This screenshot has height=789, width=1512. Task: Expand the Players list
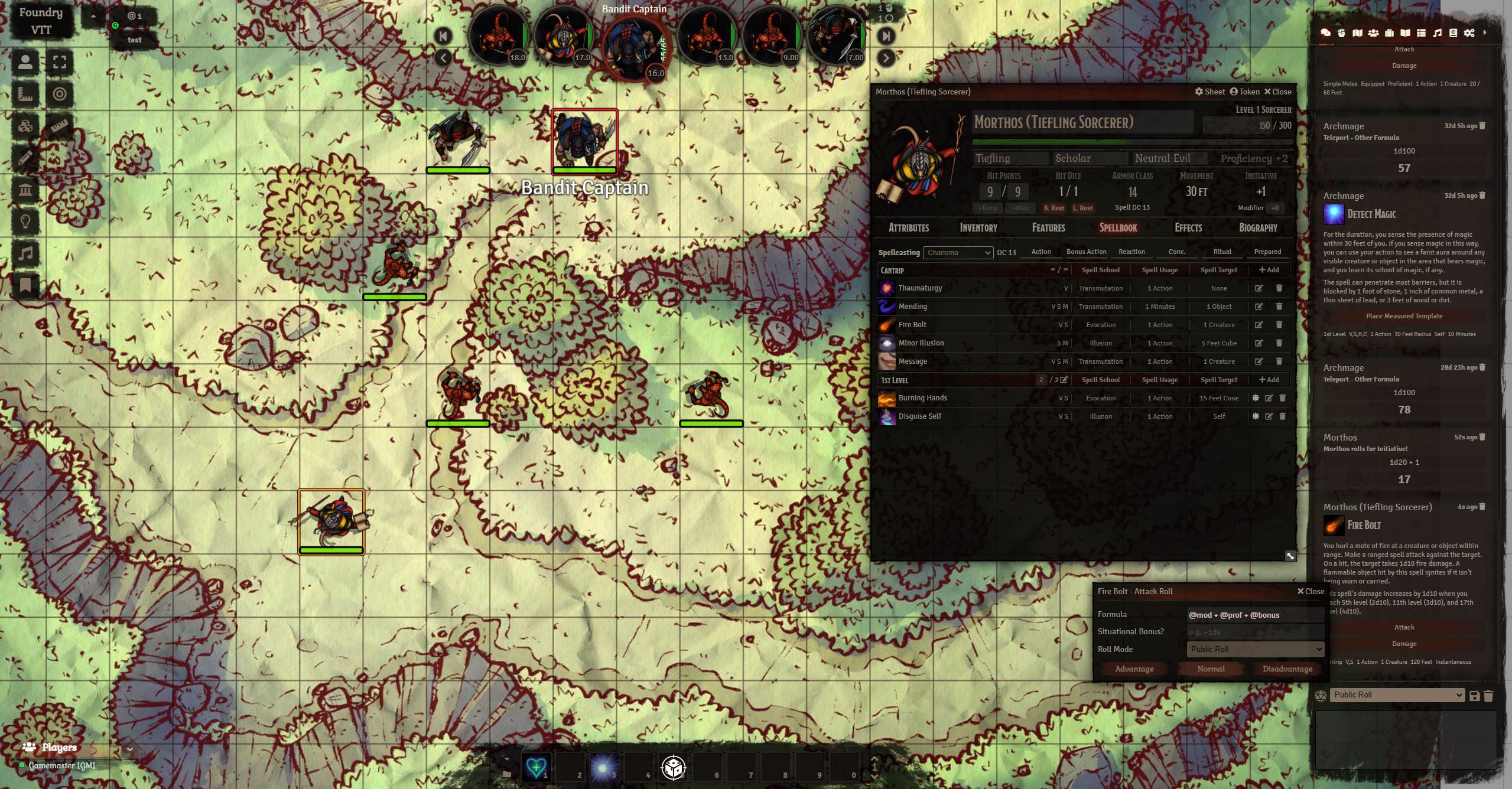pos(130,749)
